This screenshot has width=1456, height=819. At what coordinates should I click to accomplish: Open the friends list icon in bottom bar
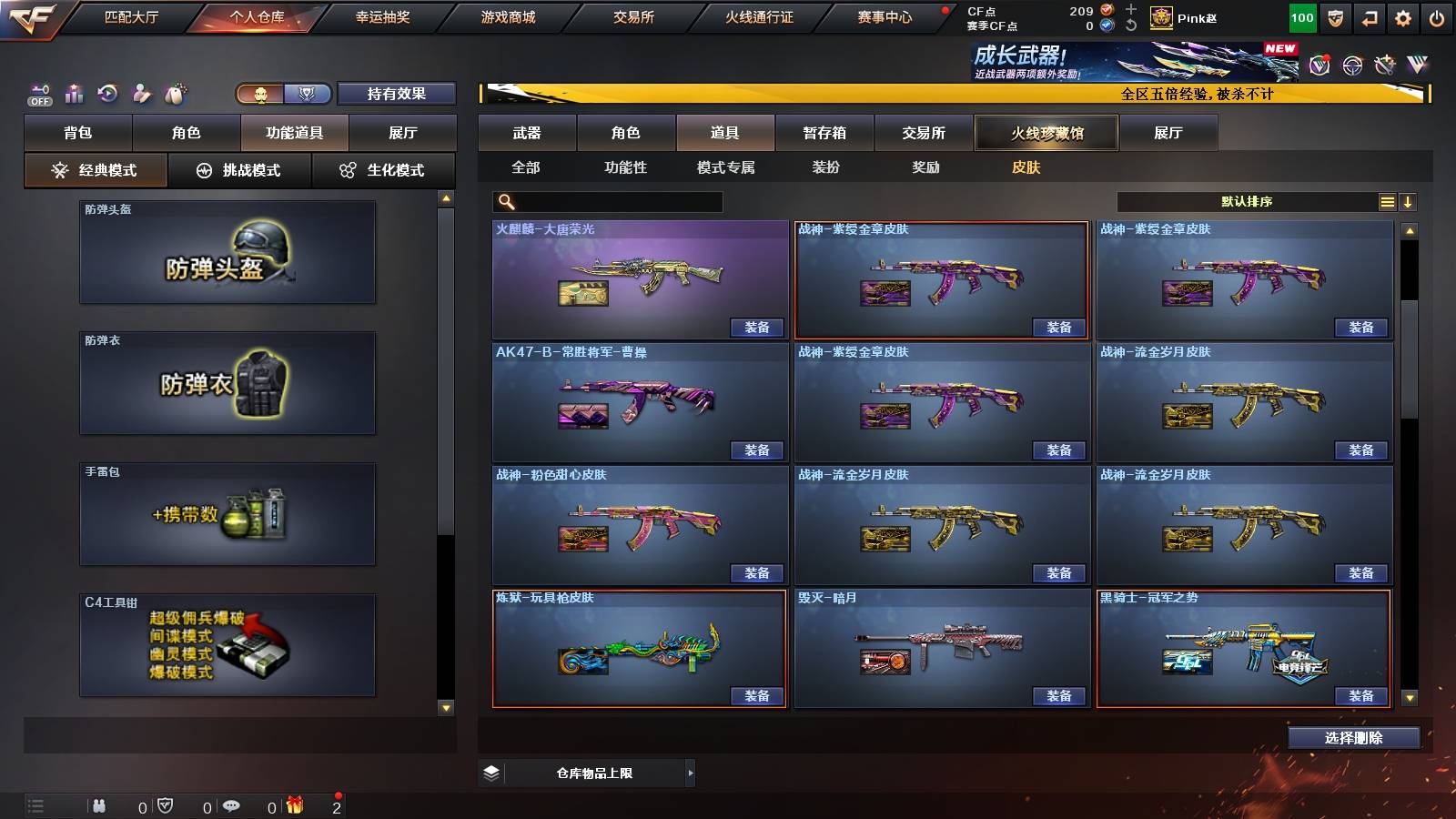point(100,805)
